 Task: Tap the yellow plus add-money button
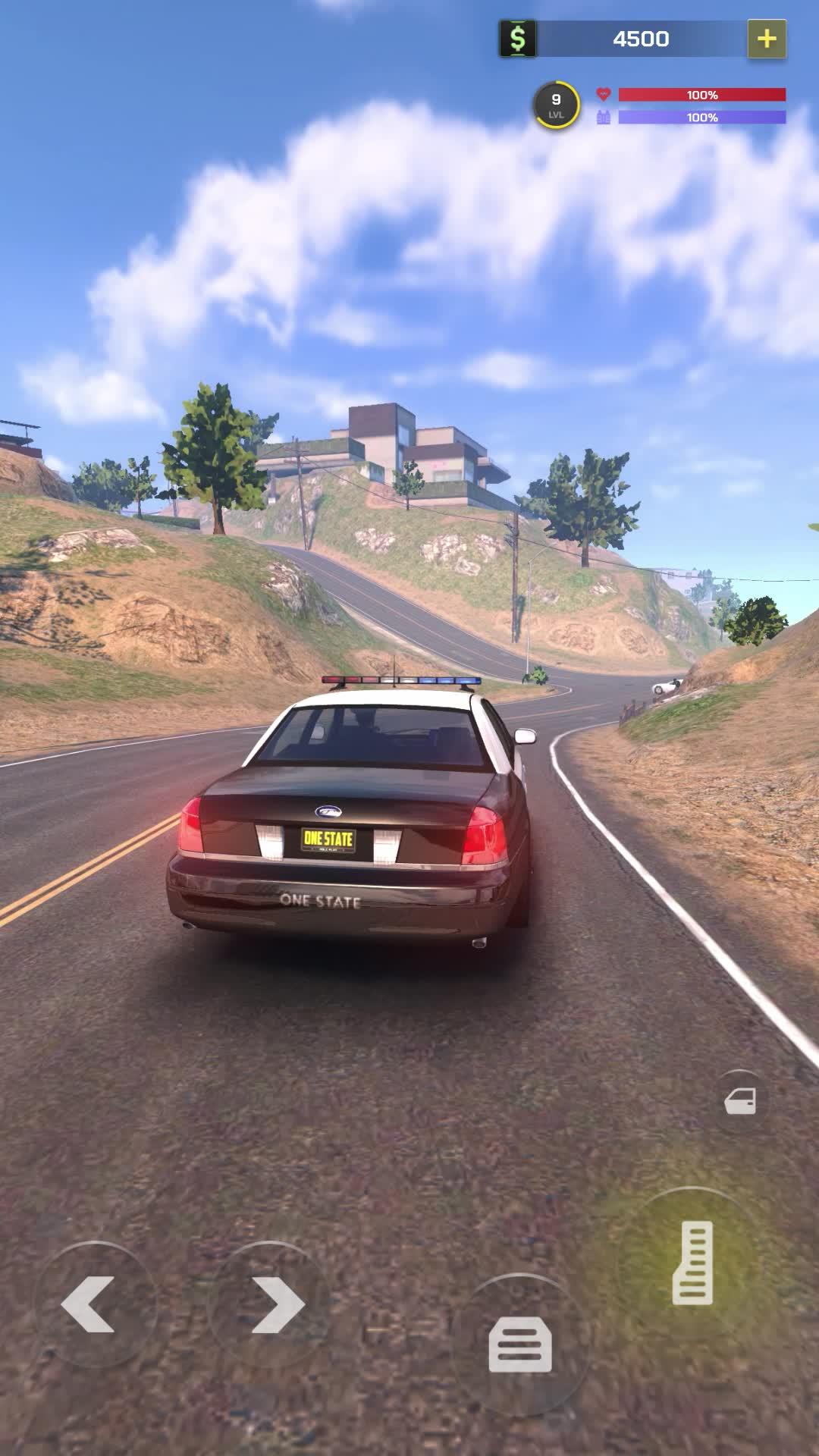point(767,39)
